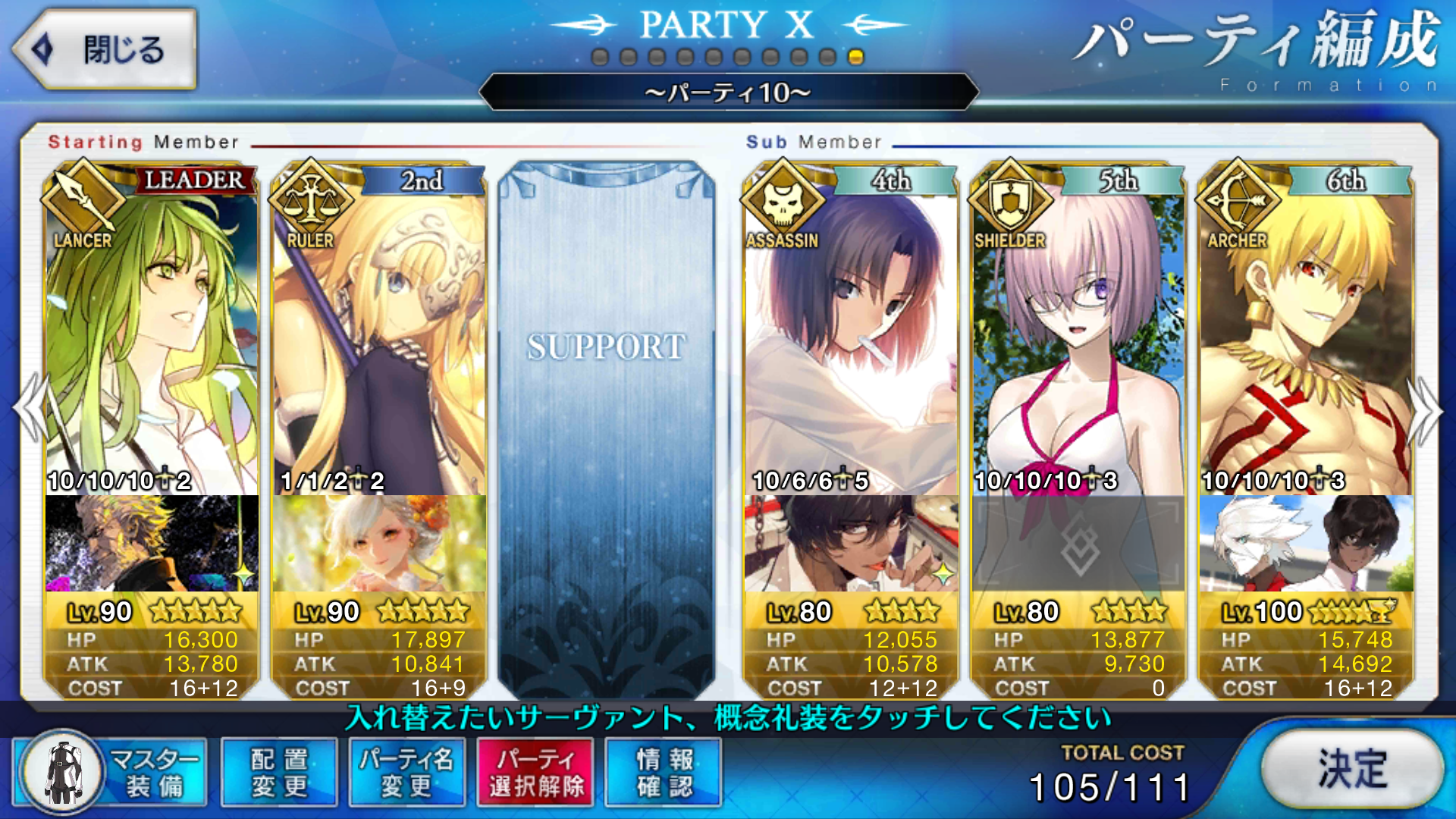The width and height of the screenshot is (1456, 819).
Task: Switch to previous party with left arrow
Action: [x=30, y=409]
